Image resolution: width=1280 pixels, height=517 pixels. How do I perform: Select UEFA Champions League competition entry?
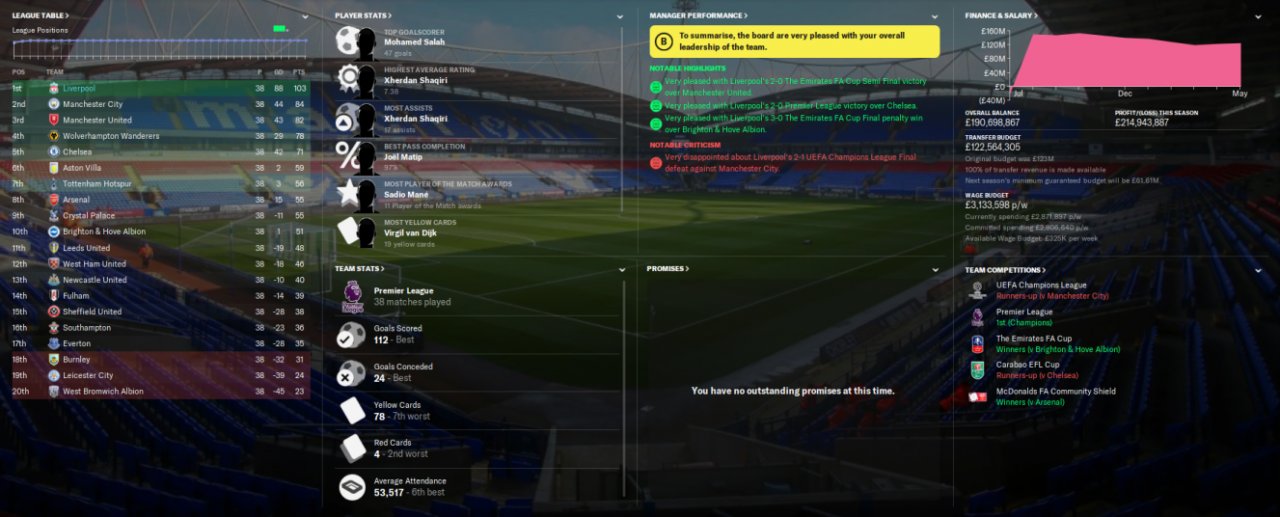tap(1041, 285)
